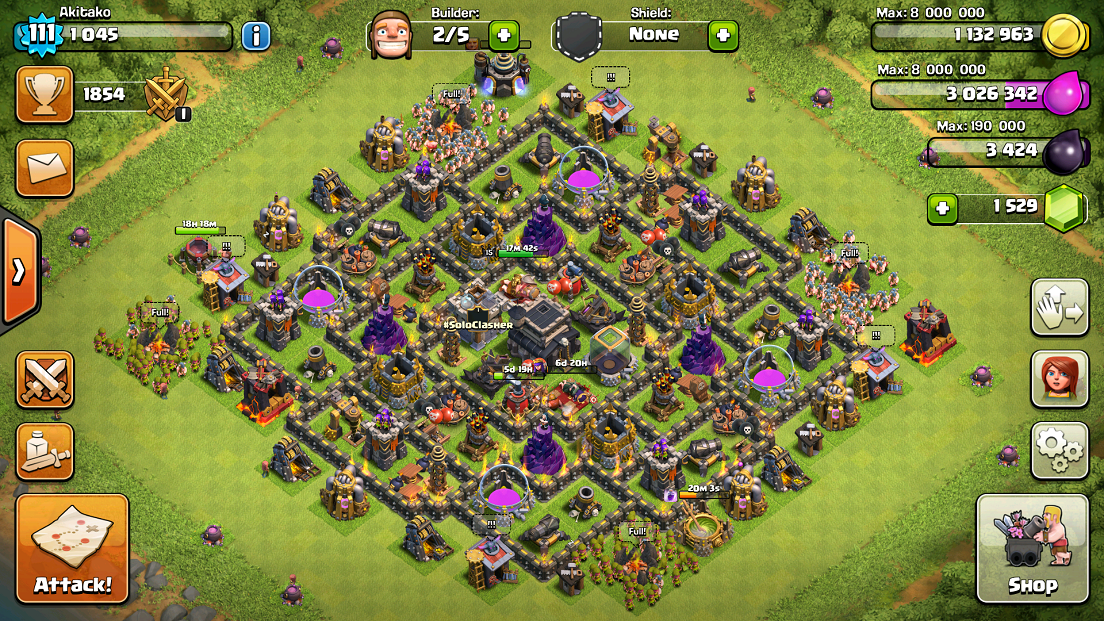
Task: Get a shield using the plus button
Action: (x=723, y=36)
